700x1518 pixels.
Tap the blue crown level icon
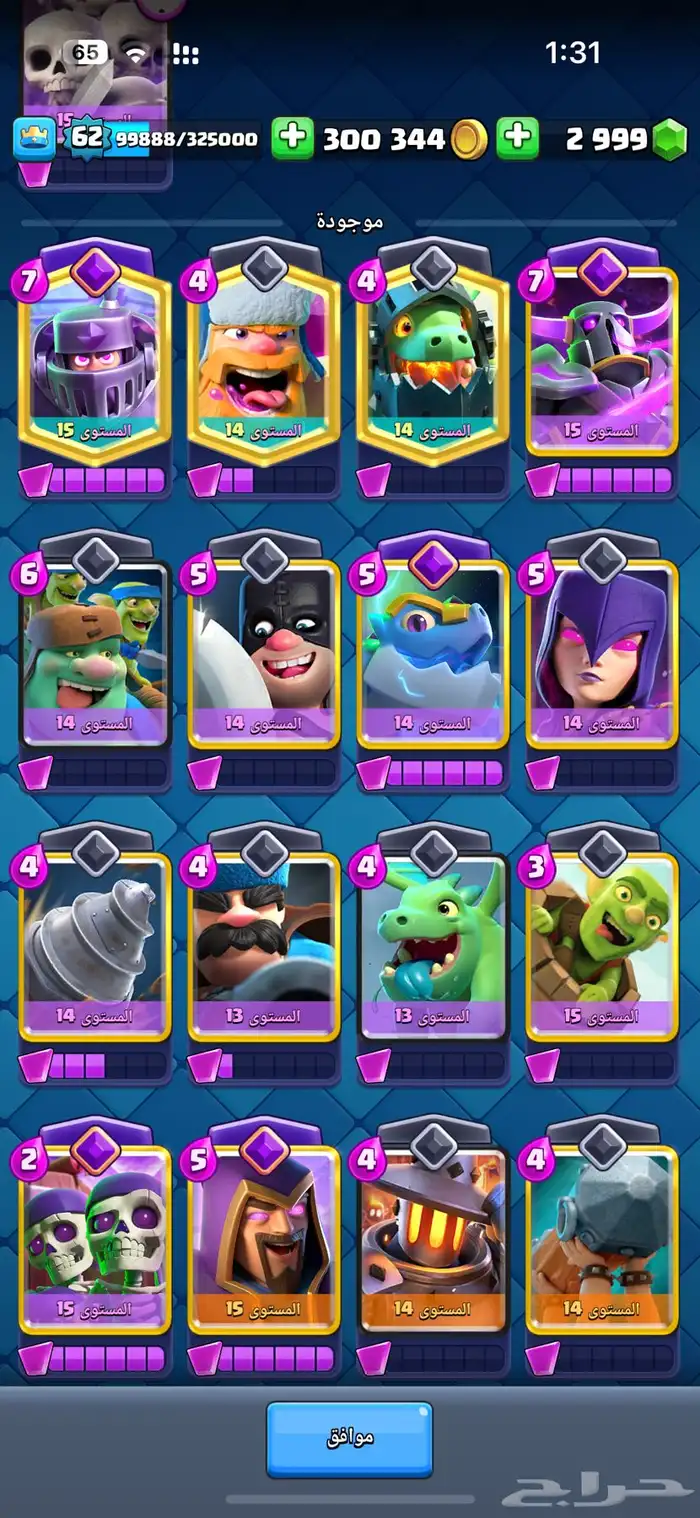pyautogui.click(x=33, y=139)
